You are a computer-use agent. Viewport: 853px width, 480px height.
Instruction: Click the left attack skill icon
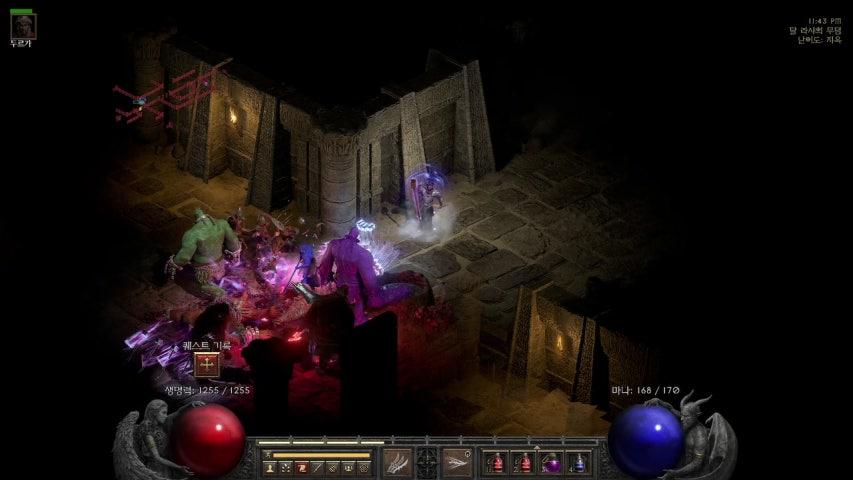click(397, 462)
